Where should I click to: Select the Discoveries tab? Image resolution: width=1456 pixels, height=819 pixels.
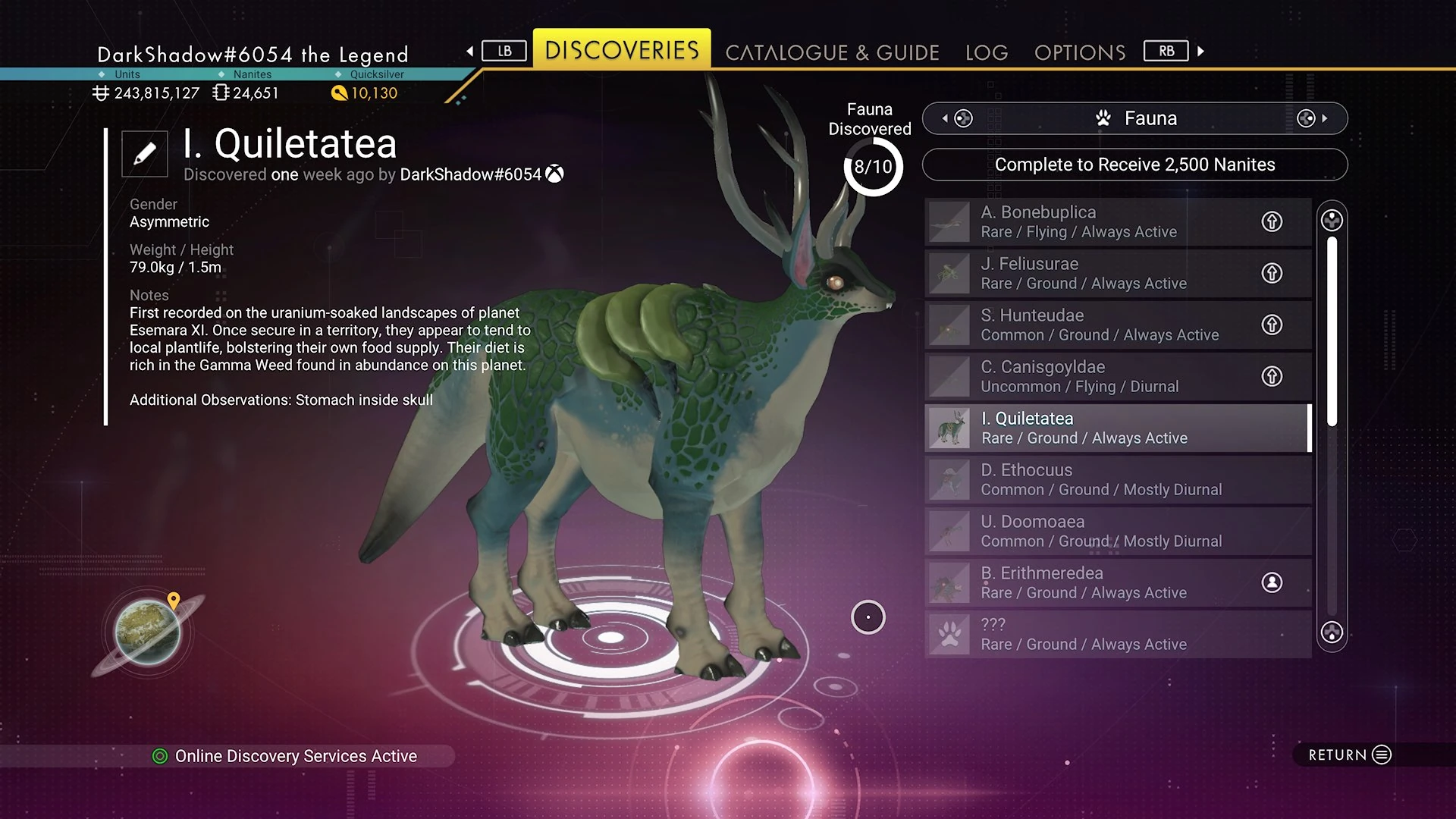[x=622, y=50]
